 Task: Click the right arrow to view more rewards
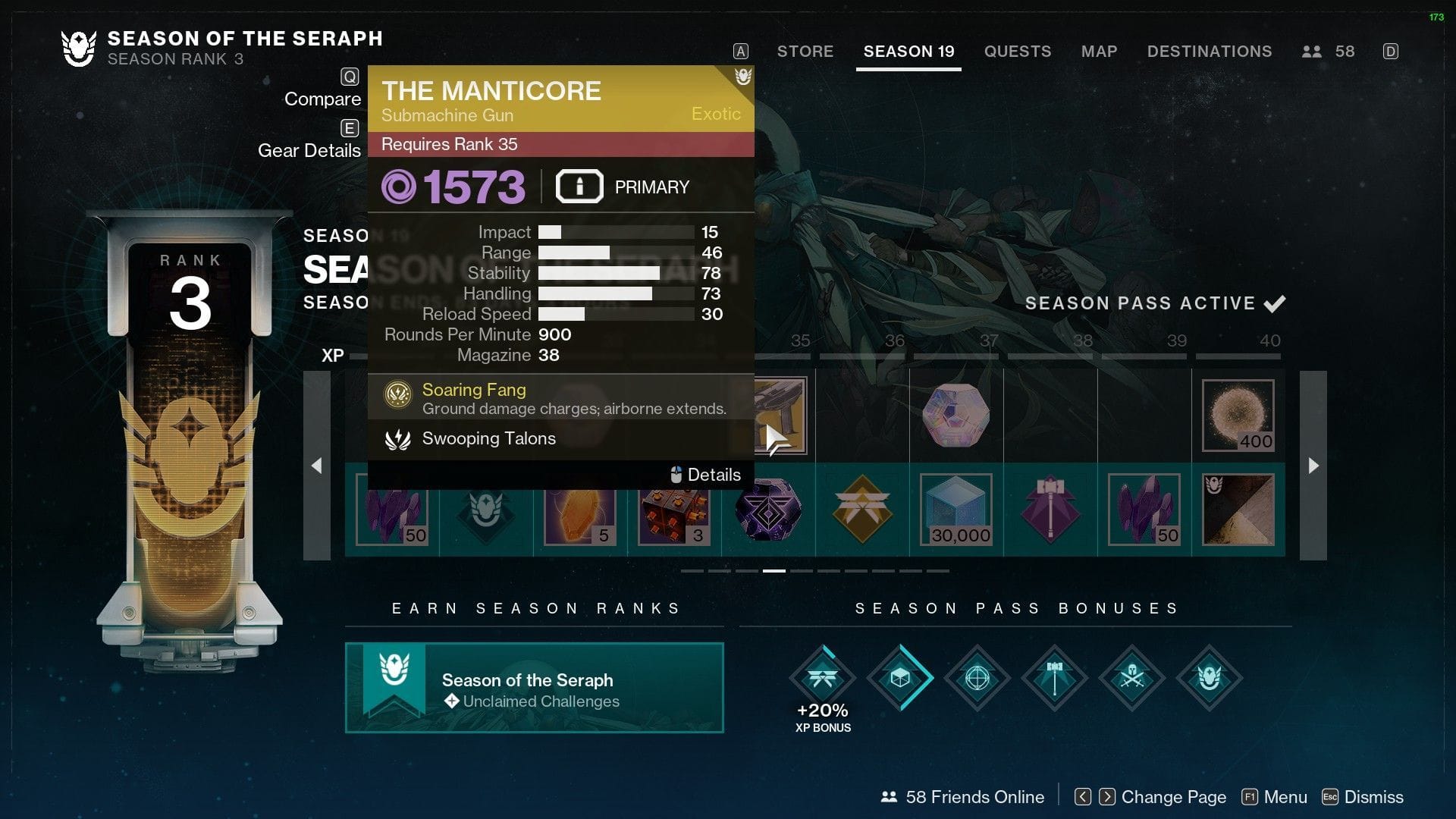click(x=1312, y=466)
